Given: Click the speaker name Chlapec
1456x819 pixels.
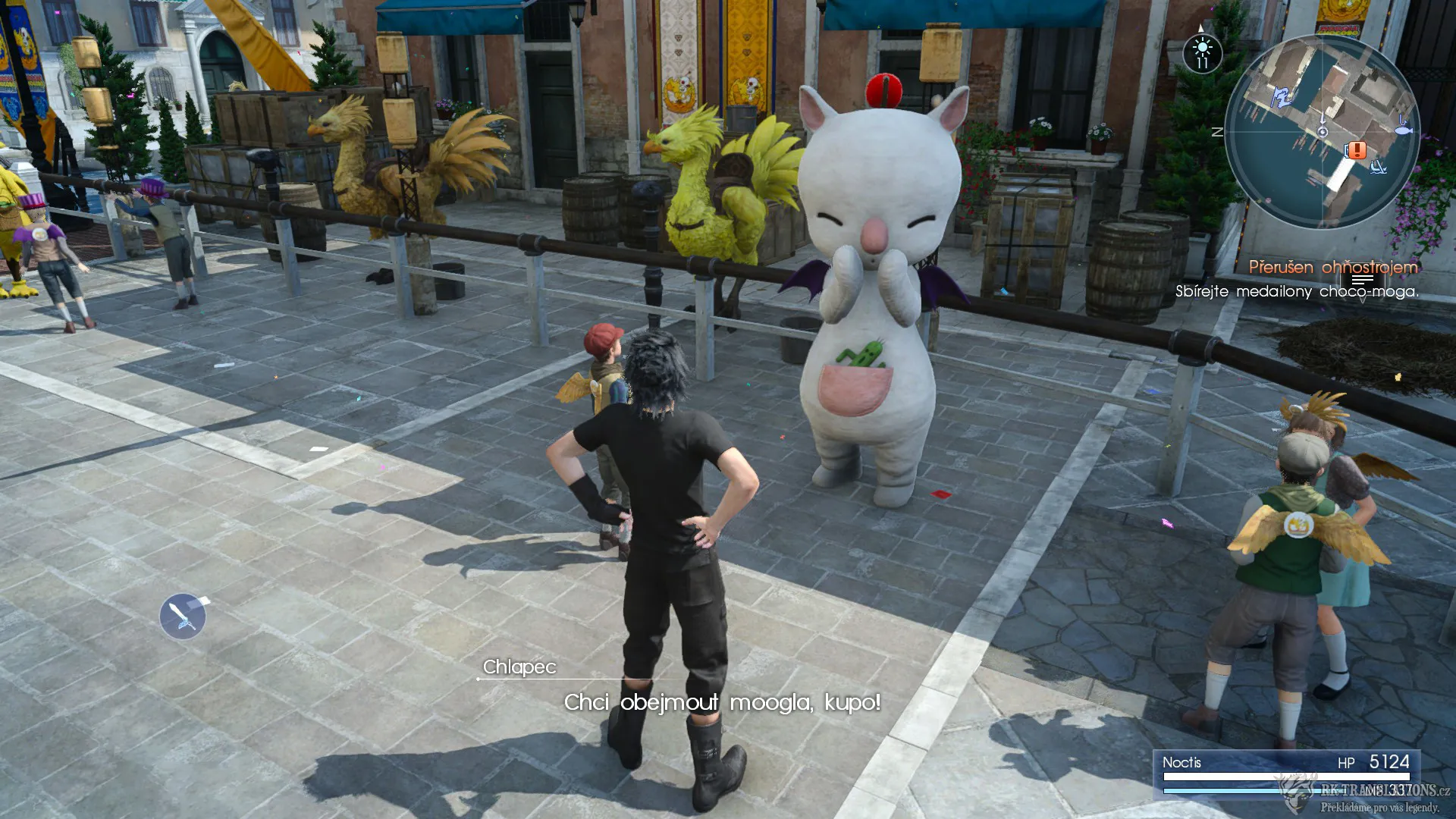Looking at the screenshot, I should (x=519, y=669).
